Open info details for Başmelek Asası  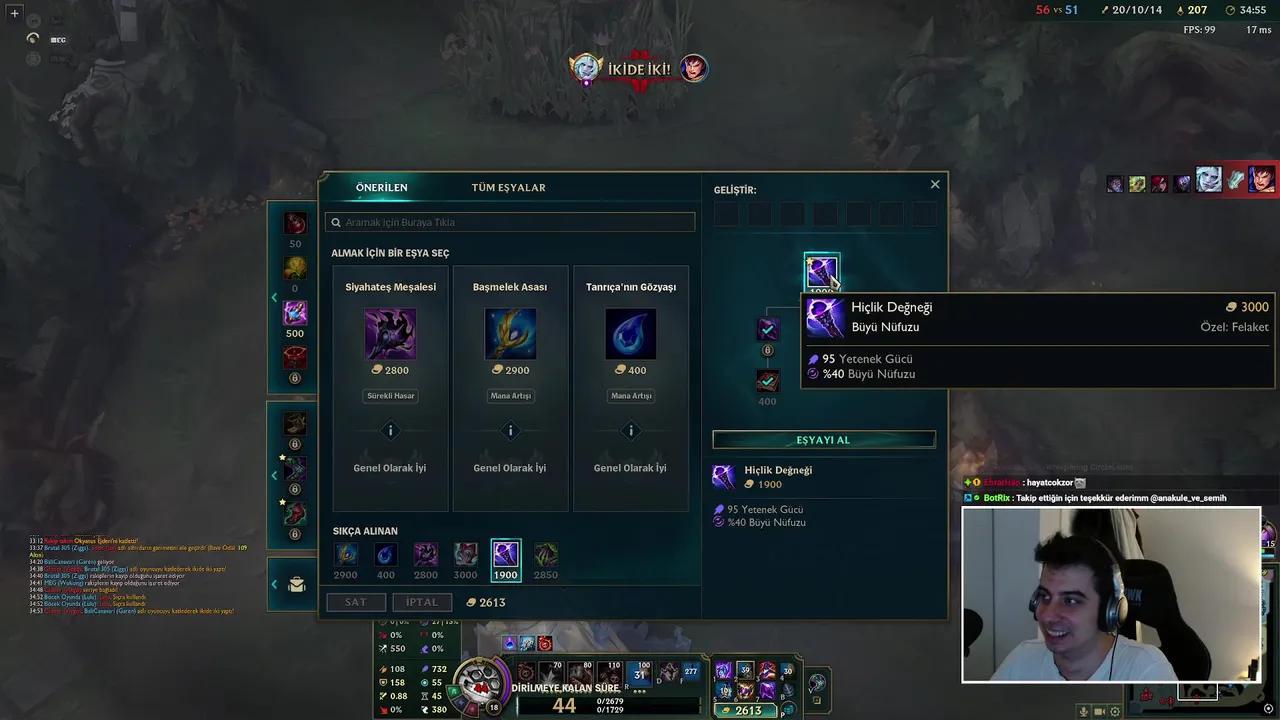click(x=510, y=430)
